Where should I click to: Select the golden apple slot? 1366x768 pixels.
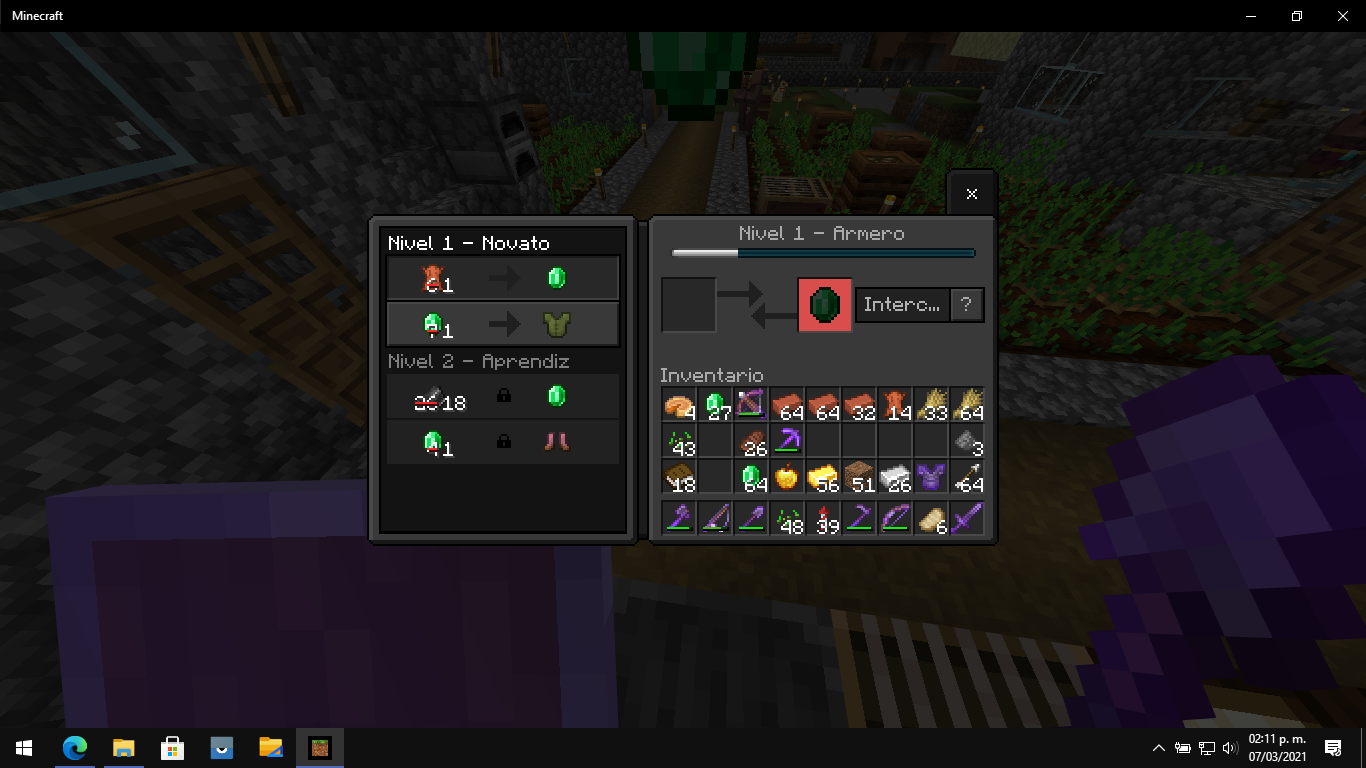coord(787,477)
